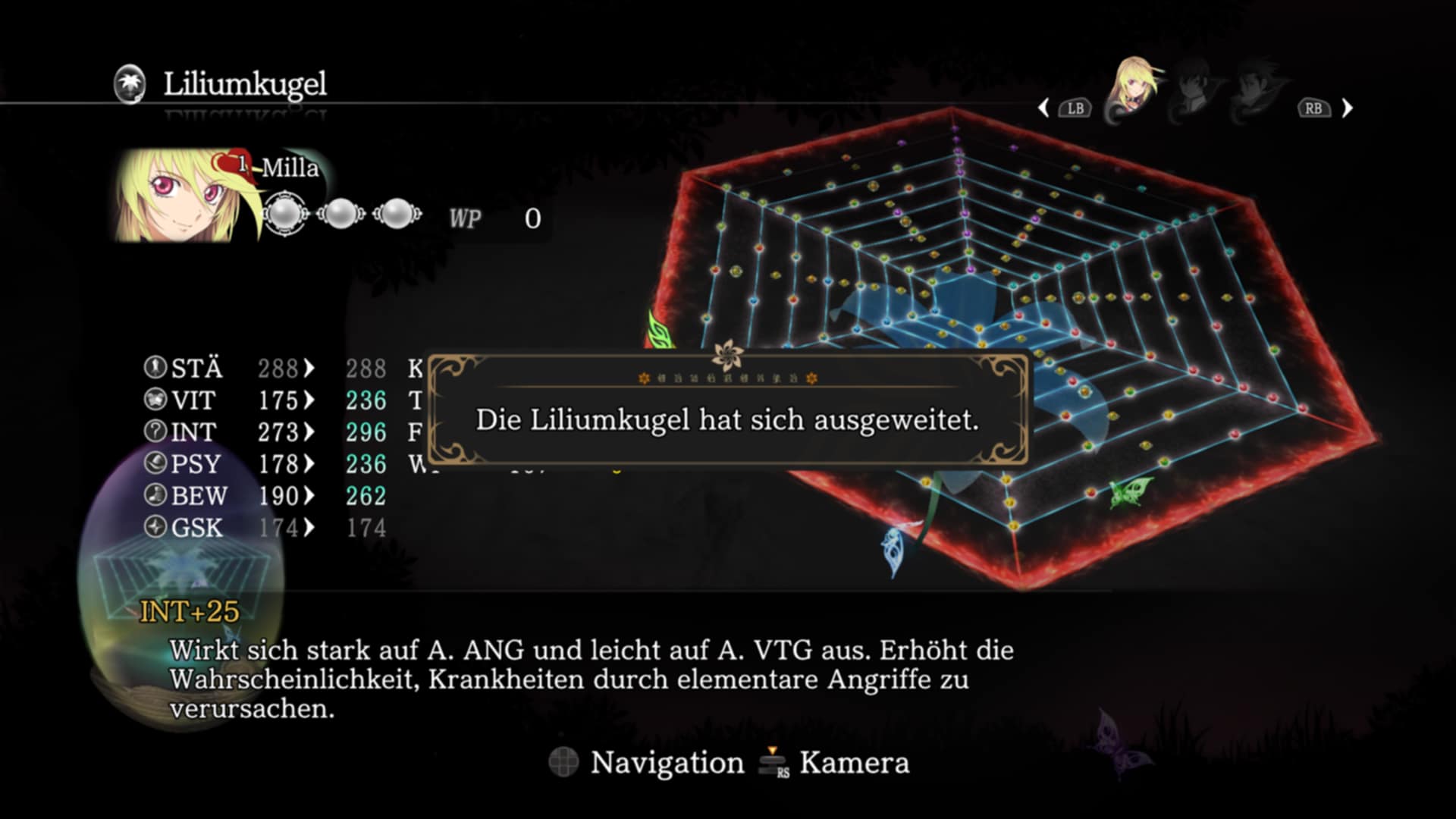This screenshot has height=819, width=1456.
Task: Click the right arrow to show the next character
Action: (1348, 108)
